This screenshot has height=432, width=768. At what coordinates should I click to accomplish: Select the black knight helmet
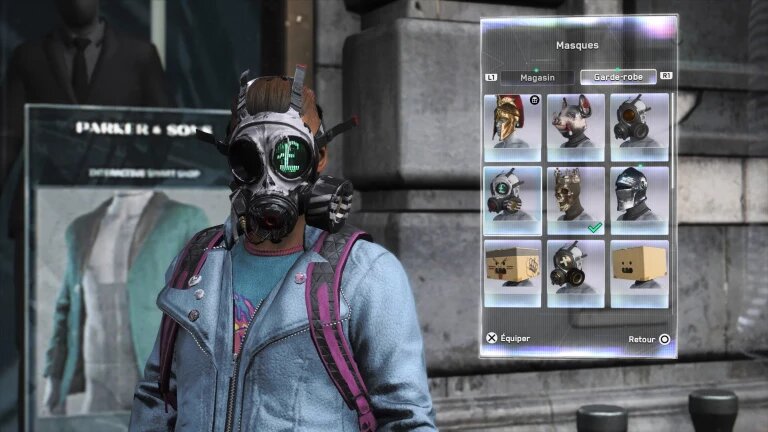638,199
